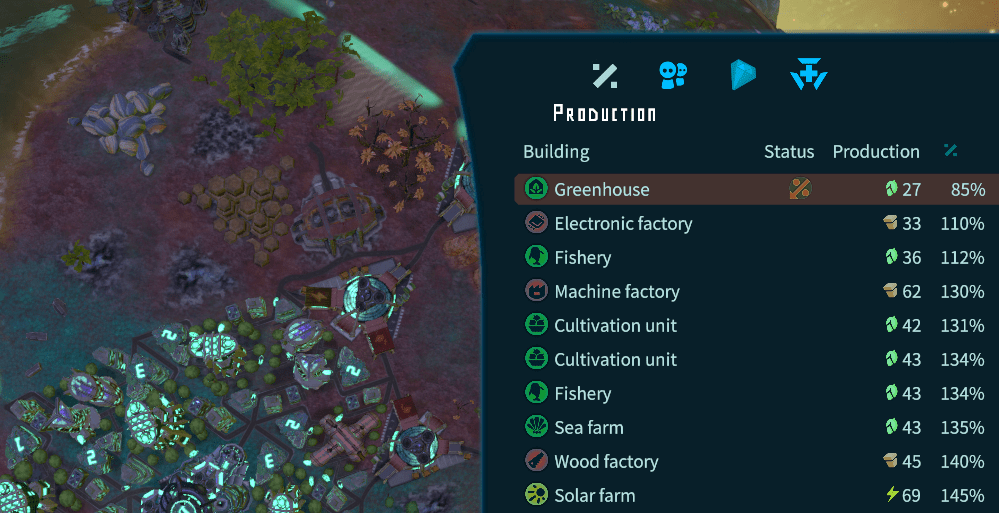Open the population faces tab
Viewport: 999px width, 513px height.
coord(672,75)
